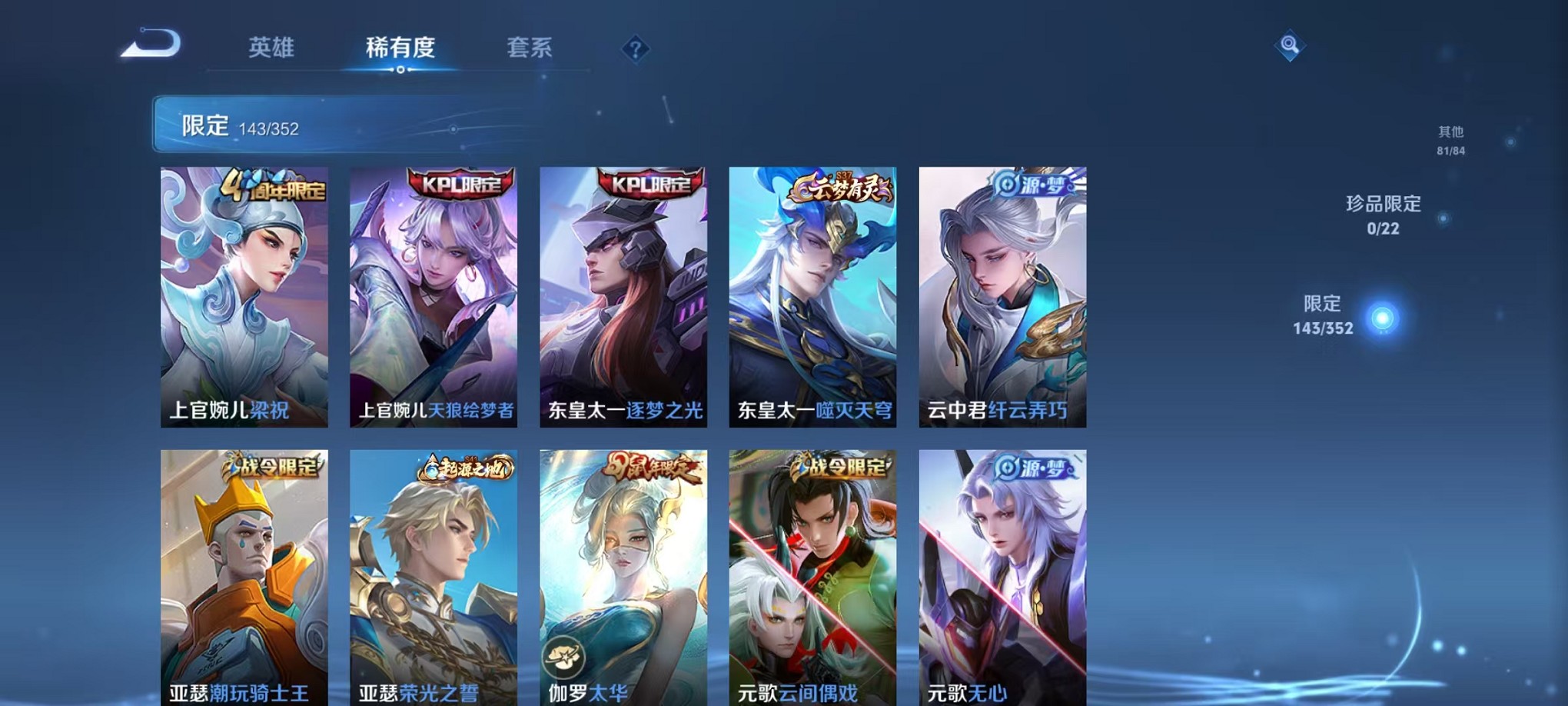Image resolution: width=1568 pixels, height=706 pixels.
Task: Switch to the 英雄 tab
Action: (x=271, y=48)
